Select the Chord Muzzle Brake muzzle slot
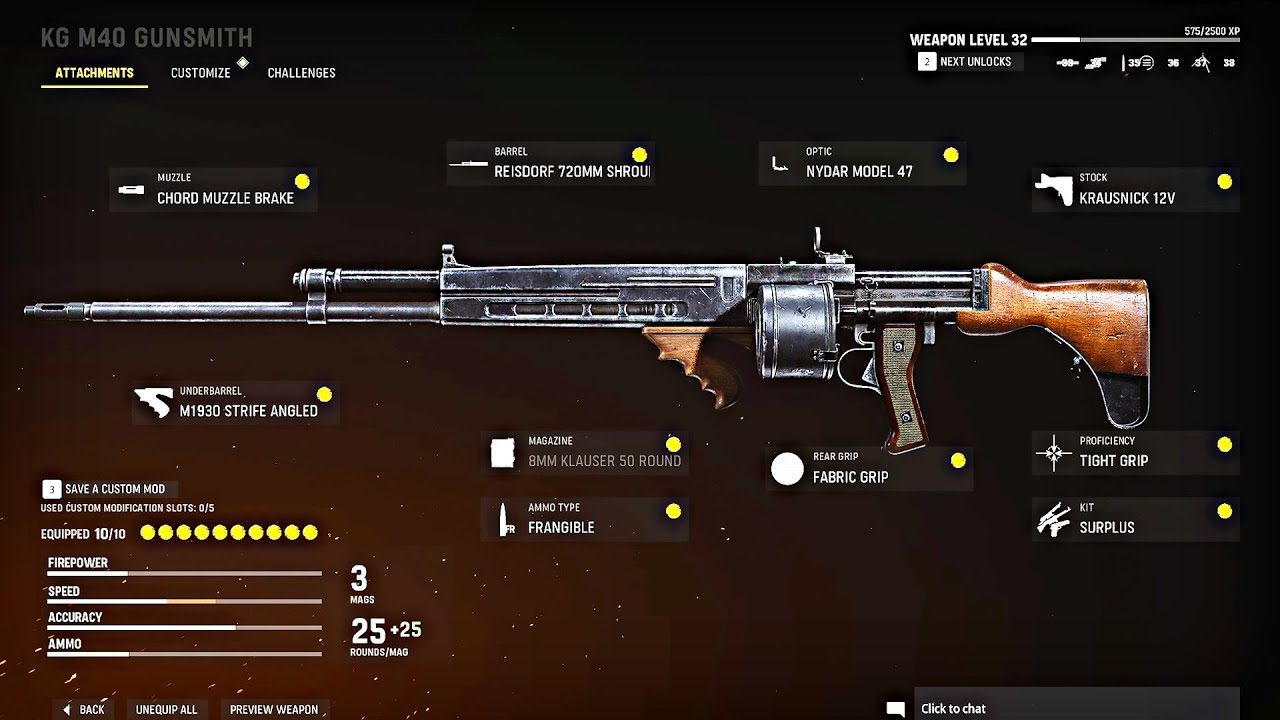Viewport: 1280px width, 720px height. tap(213, 189)
